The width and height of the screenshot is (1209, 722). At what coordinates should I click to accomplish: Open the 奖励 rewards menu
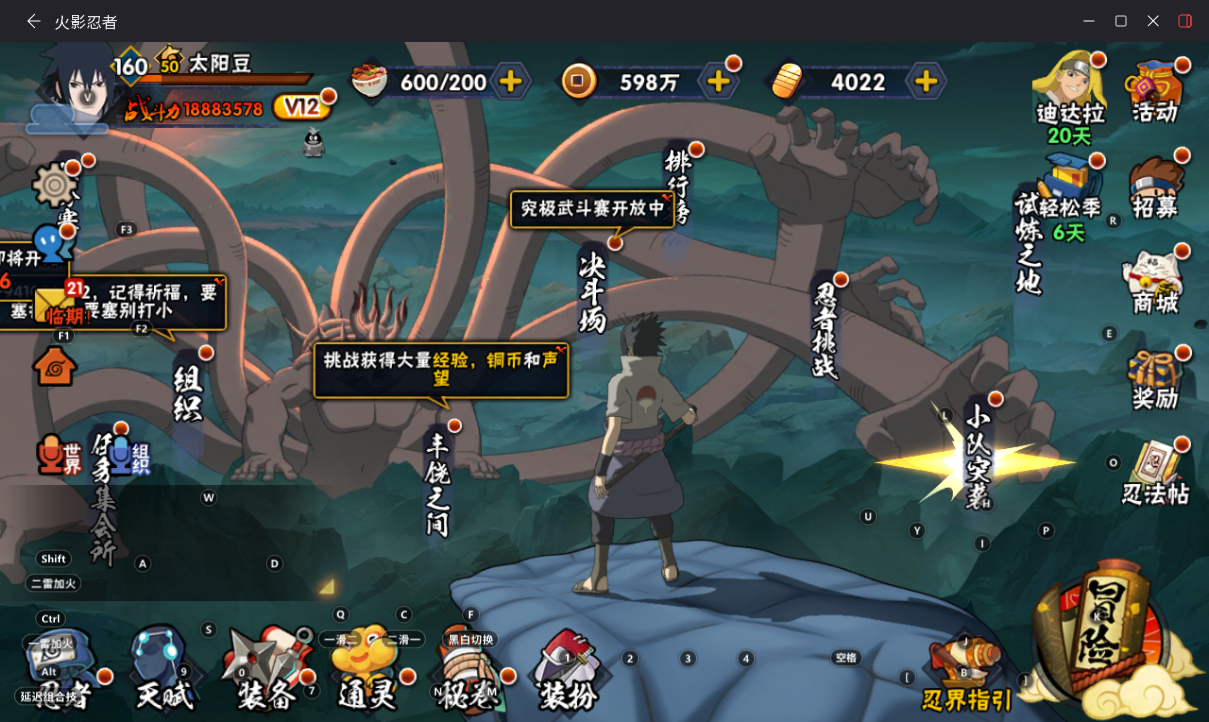point(1155,380)
